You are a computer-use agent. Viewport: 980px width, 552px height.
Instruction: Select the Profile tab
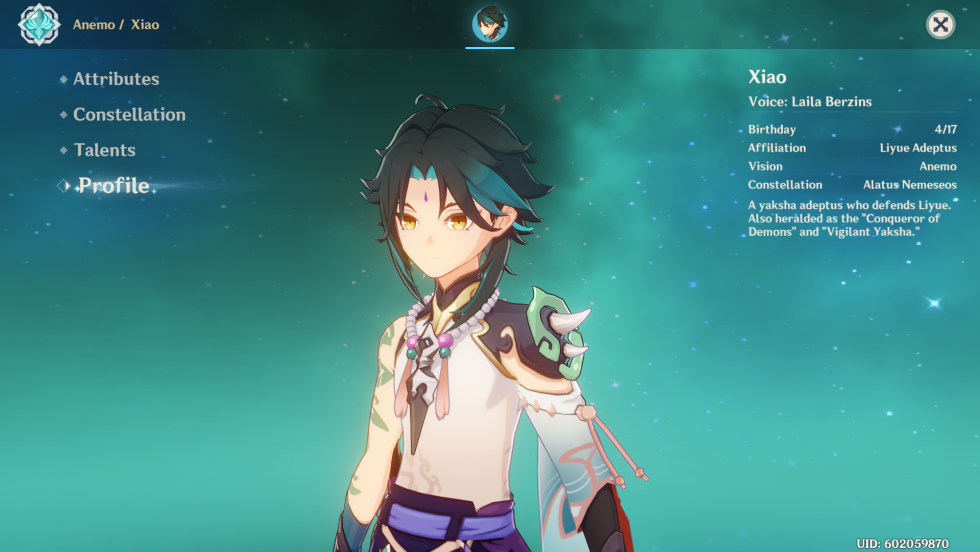pyautogui.click(x=114, y=186)
